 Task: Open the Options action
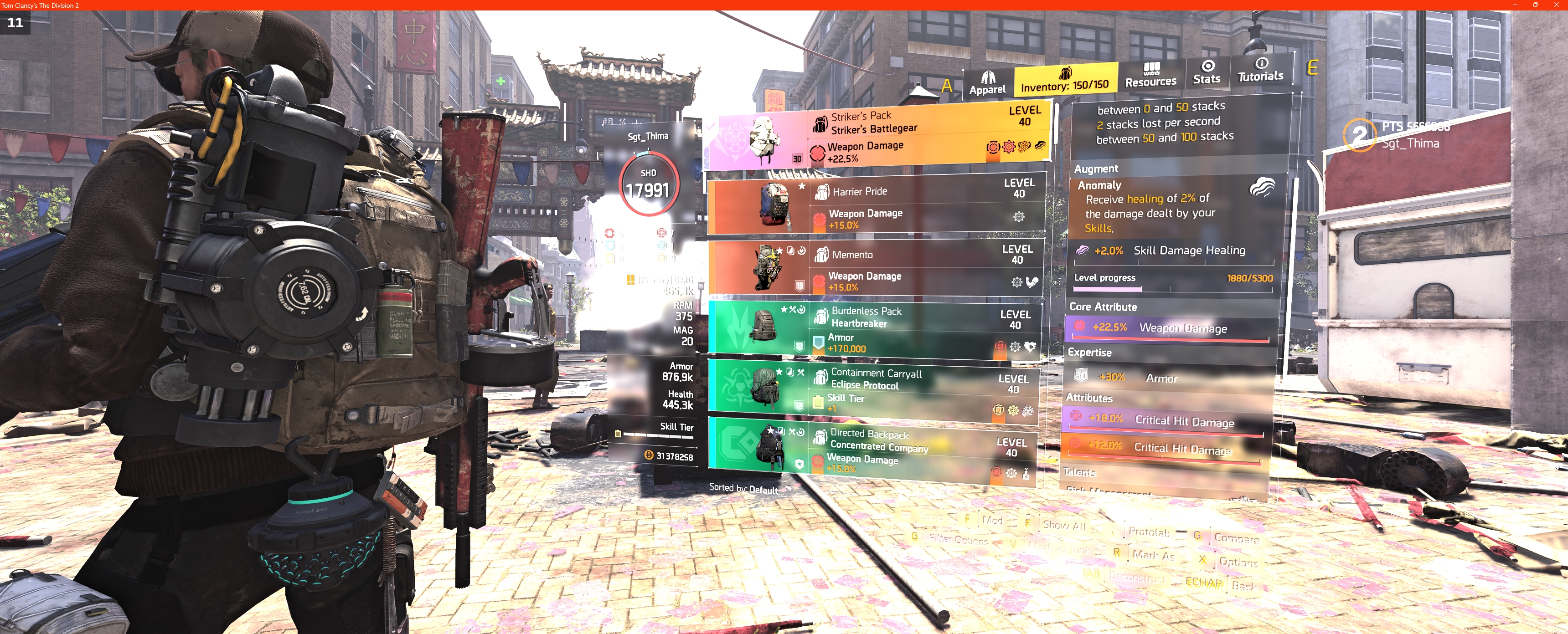tap(1238, 562)
